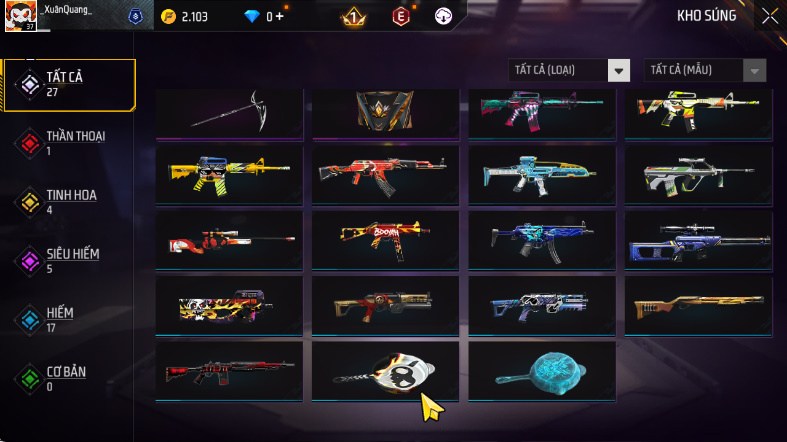Select the icy blue frying pan skin
Viewport: 787px width, 442px height.
pos(542,372)
